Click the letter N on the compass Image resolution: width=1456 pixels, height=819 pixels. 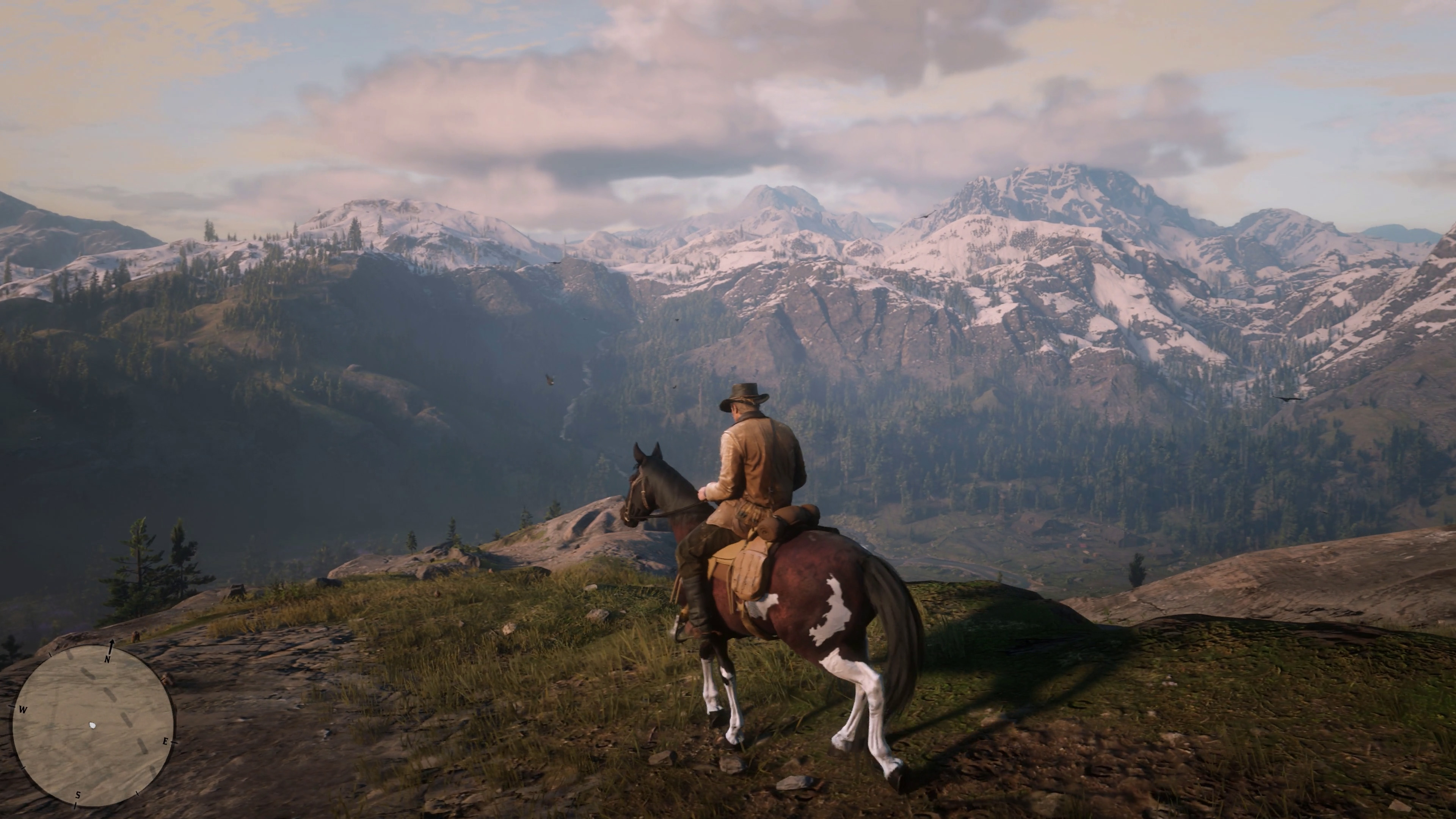coord(107,660)
